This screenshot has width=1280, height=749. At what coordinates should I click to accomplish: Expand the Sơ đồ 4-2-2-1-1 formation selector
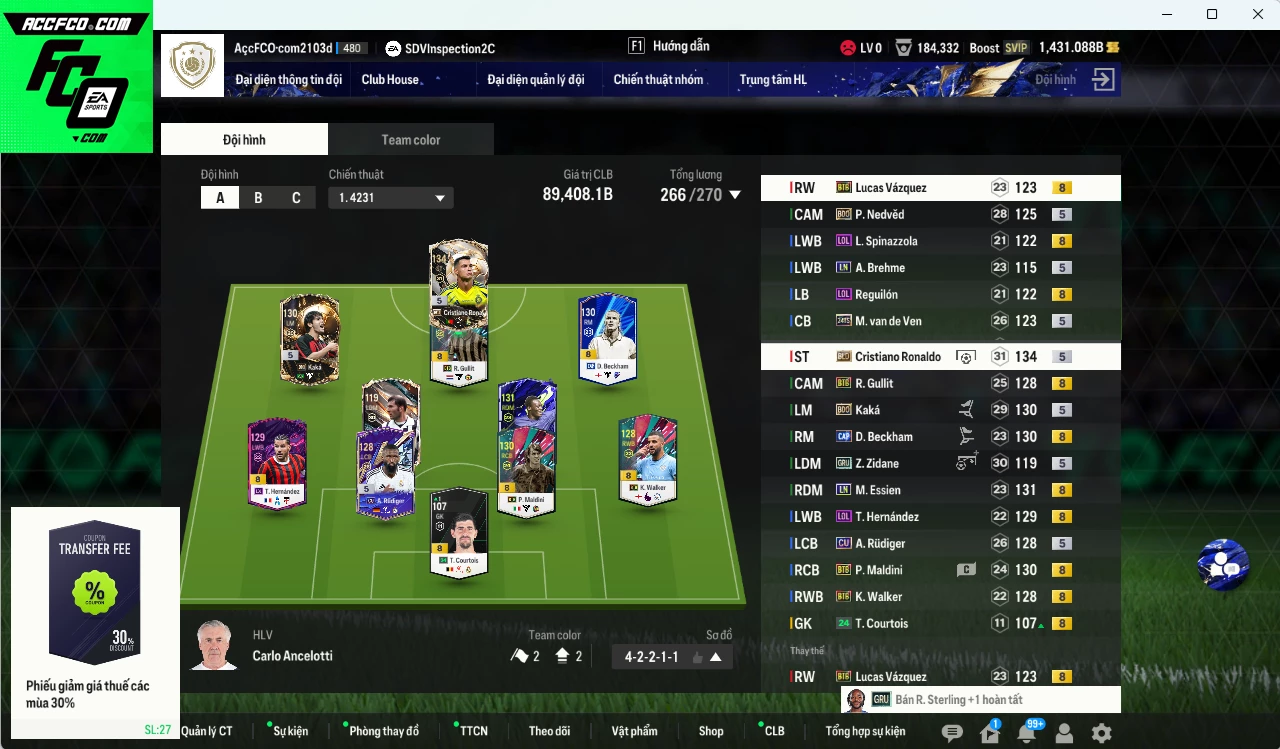[671, 657]
